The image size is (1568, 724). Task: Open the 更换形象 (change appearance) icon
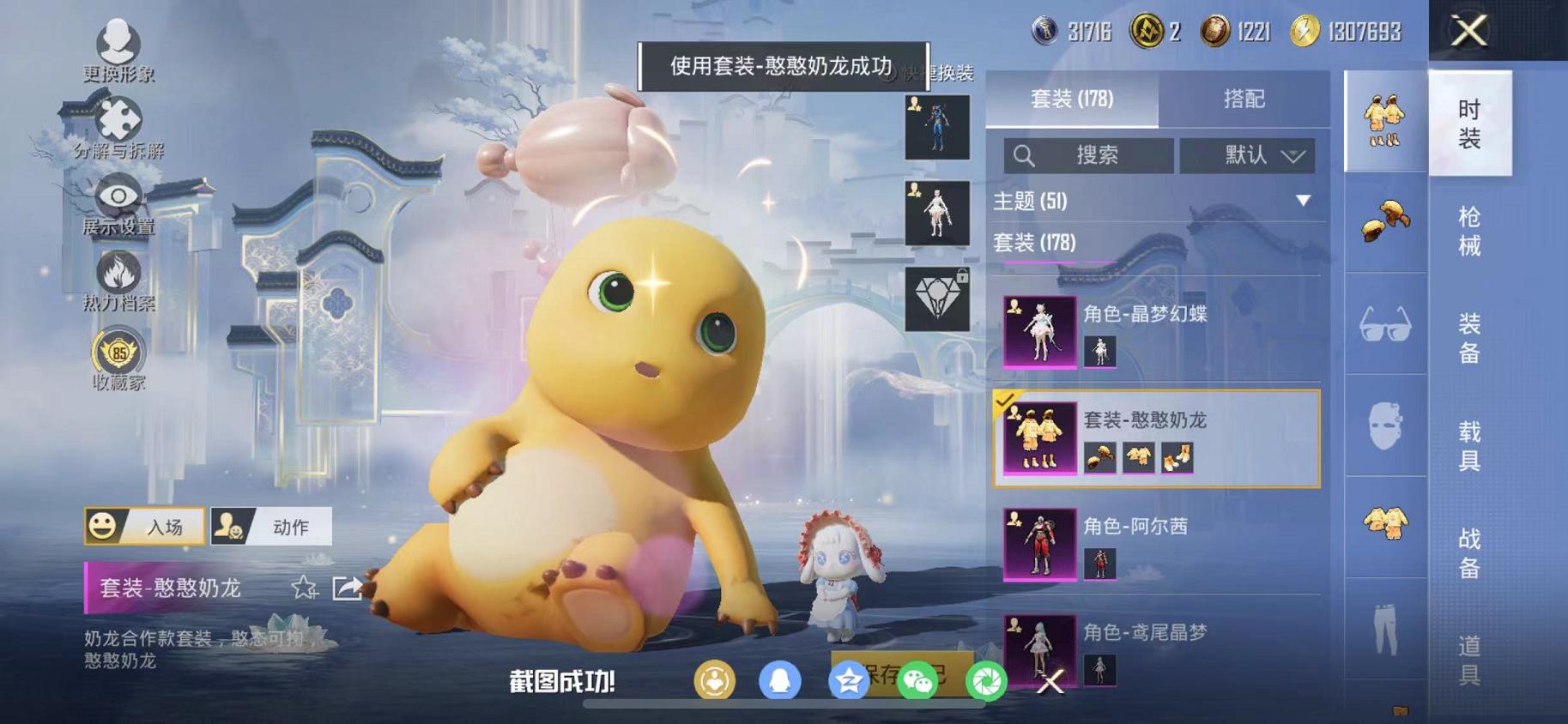[x=118, y=39]
